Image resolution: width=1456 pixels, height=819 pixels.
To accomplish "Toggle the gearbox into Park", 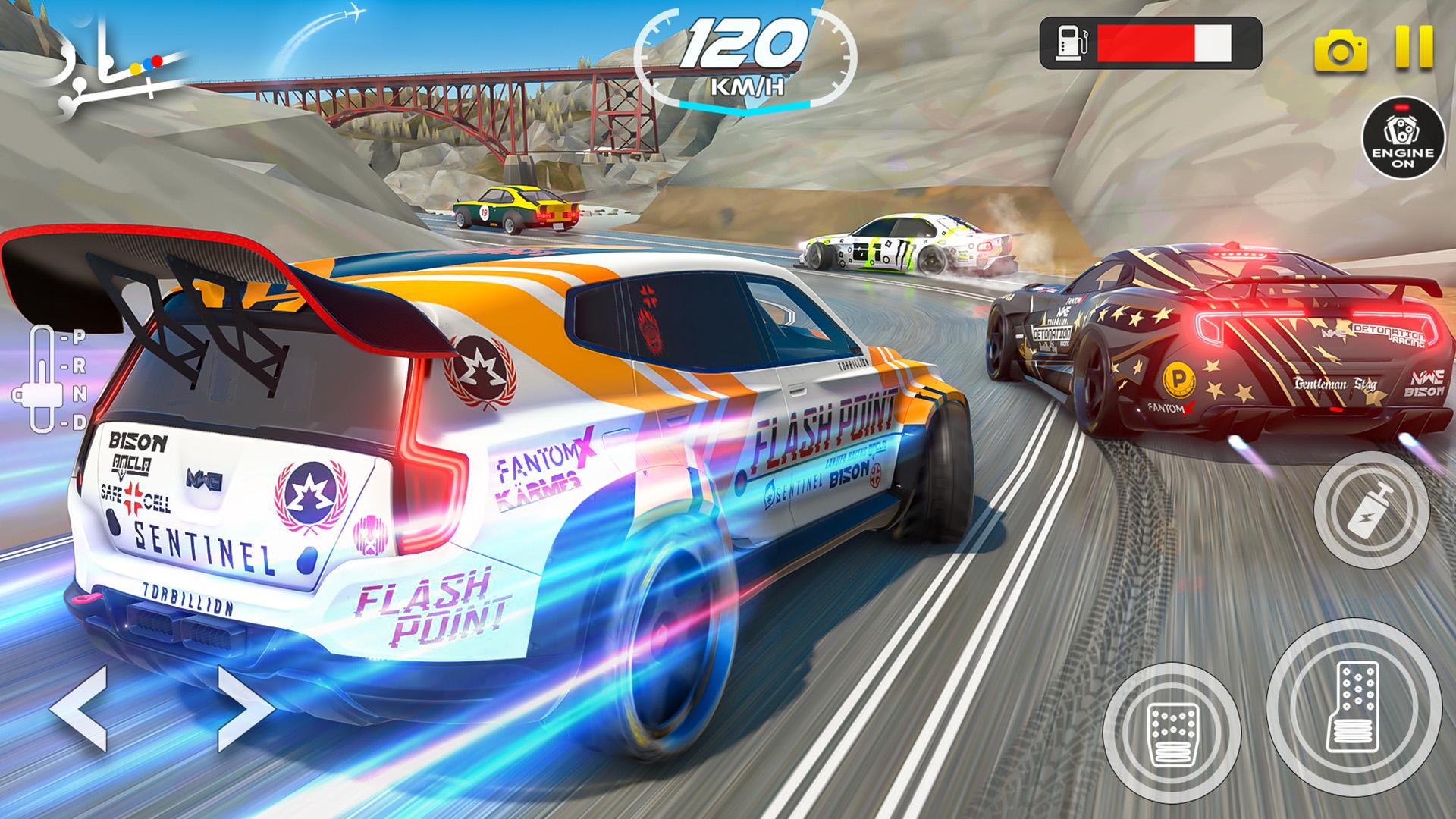I will click(79, 337).
